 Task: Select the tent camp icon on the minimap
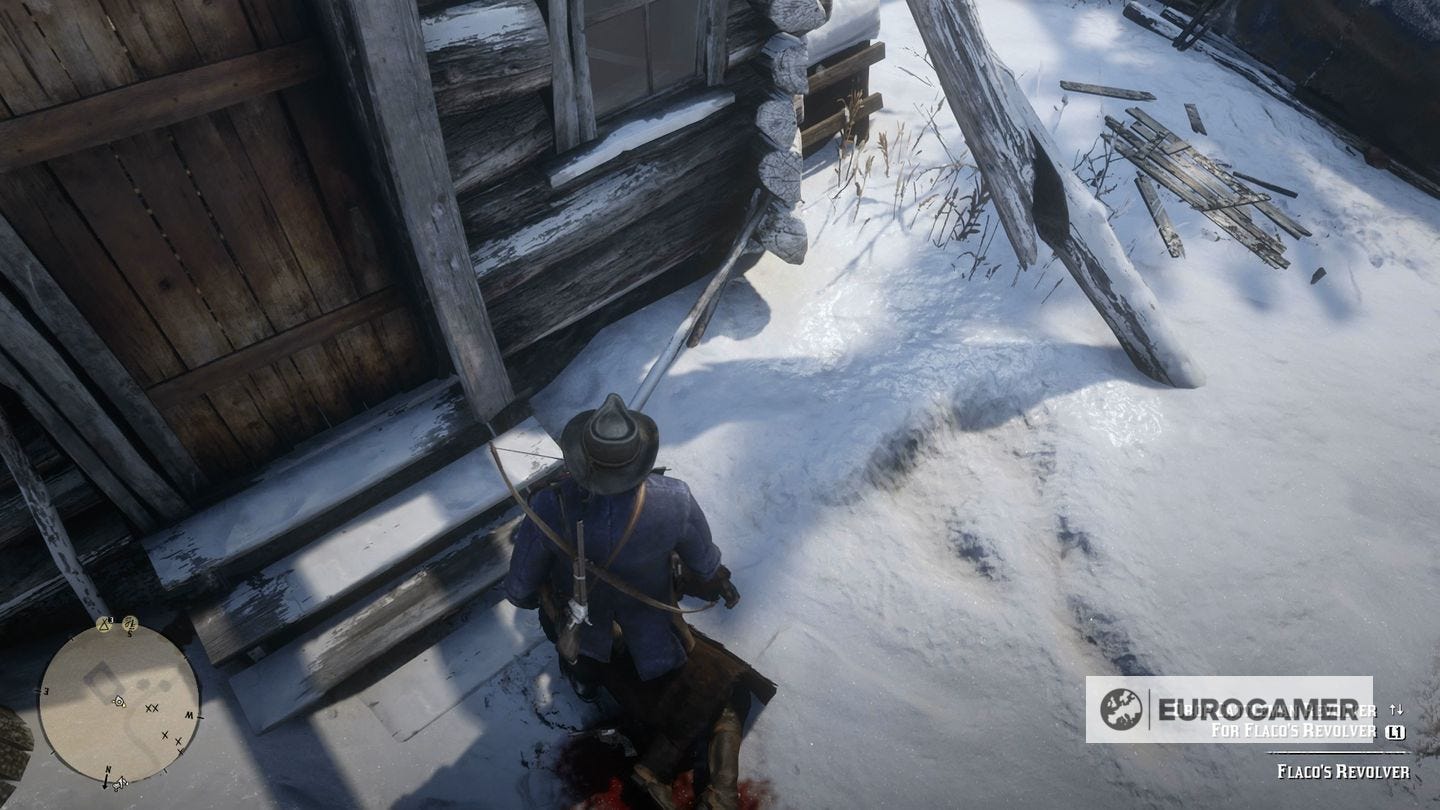point(103,625)
